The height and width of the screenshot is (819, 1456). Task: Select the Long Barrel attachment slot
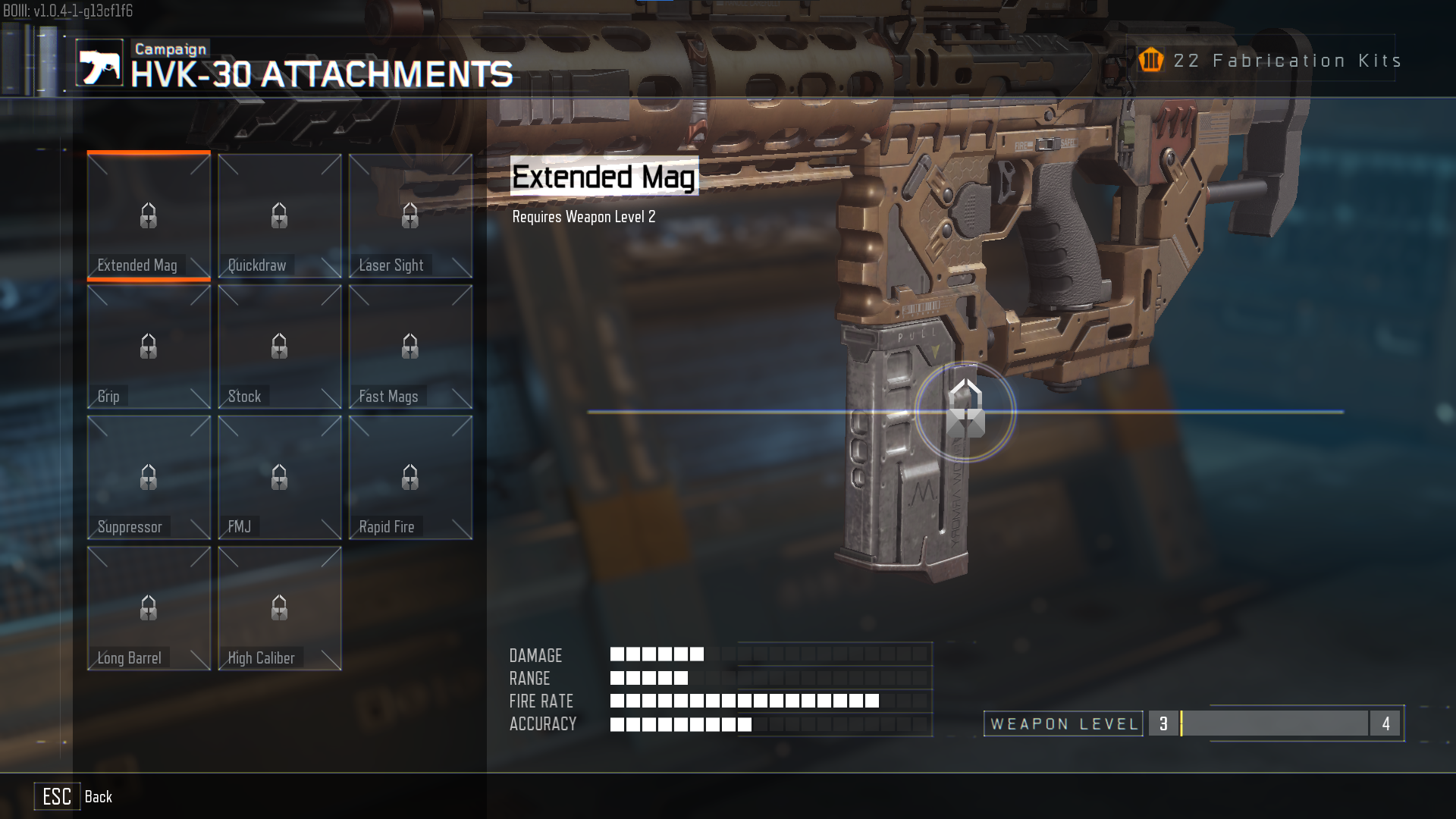click(x=149, y=608)
